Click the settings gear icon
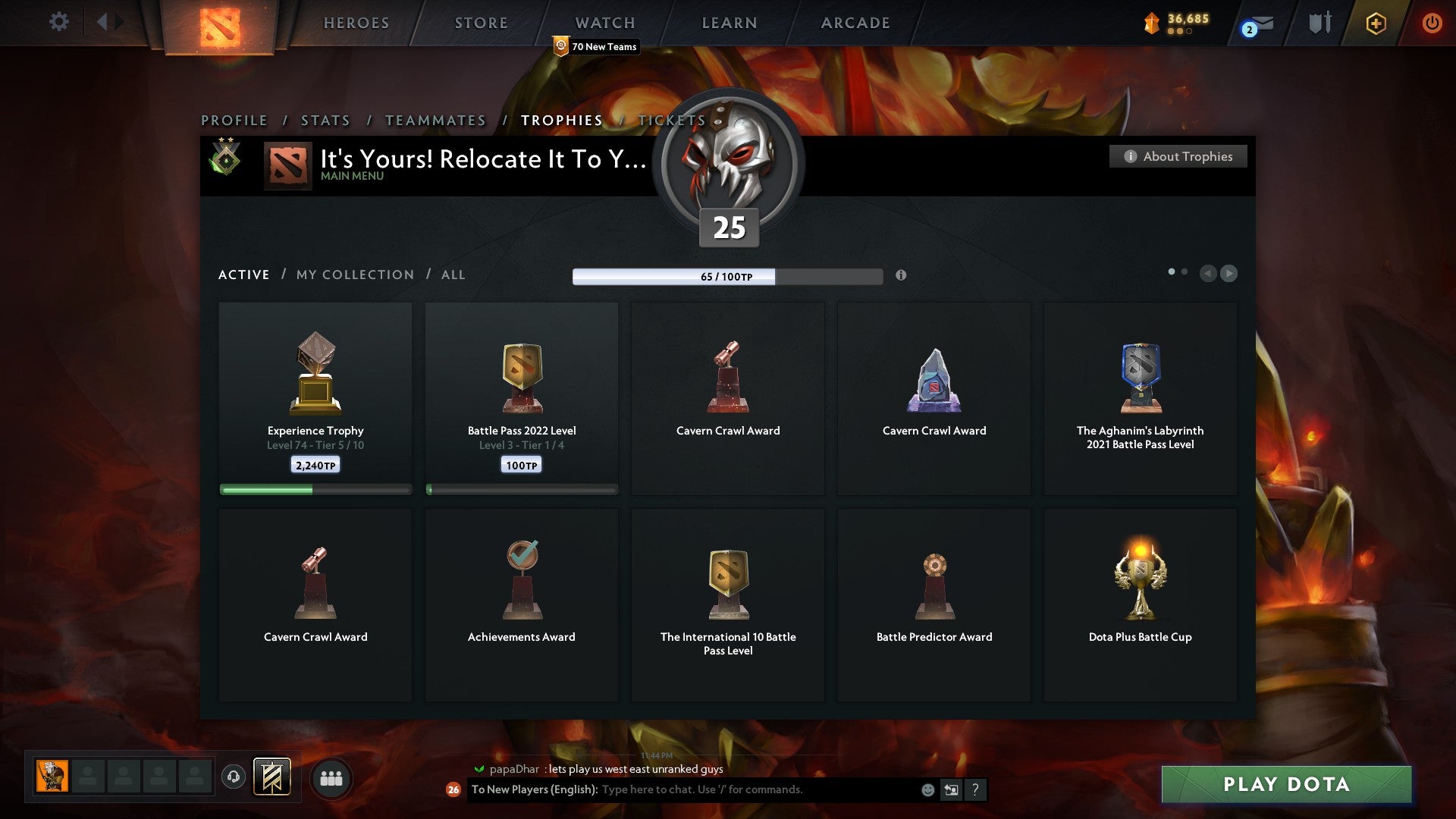The width and height of the screenshot is (1456, 819). click(x=58, y=22)
